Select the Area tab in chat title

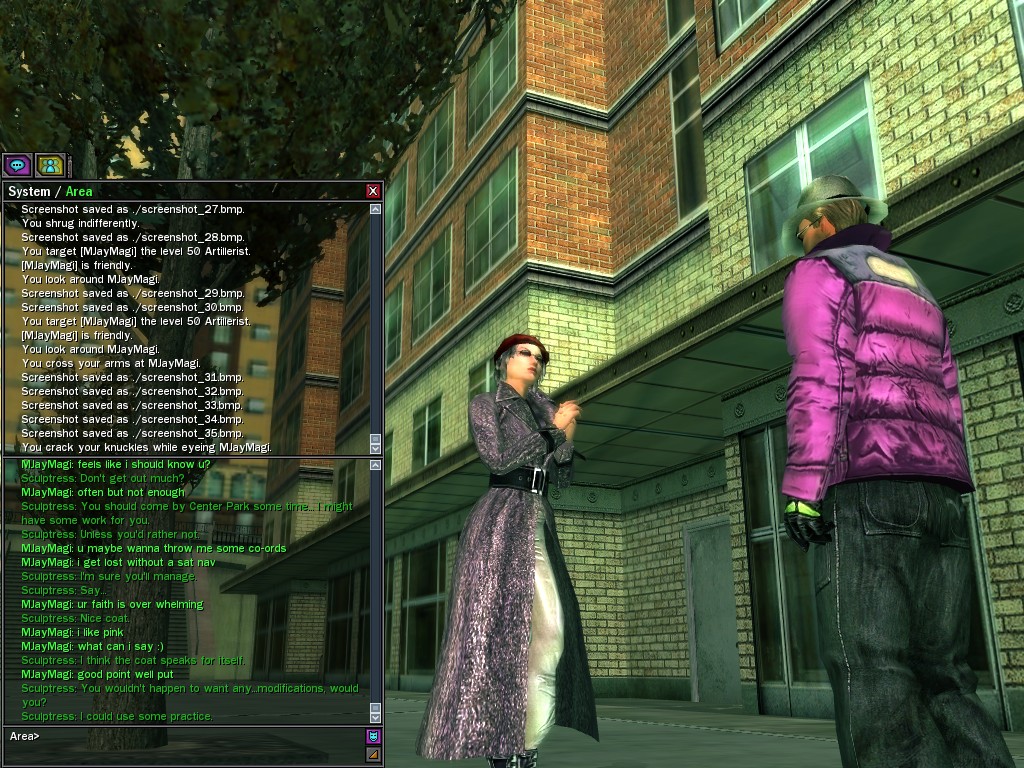pyautogui.click(x=79, y=191)
